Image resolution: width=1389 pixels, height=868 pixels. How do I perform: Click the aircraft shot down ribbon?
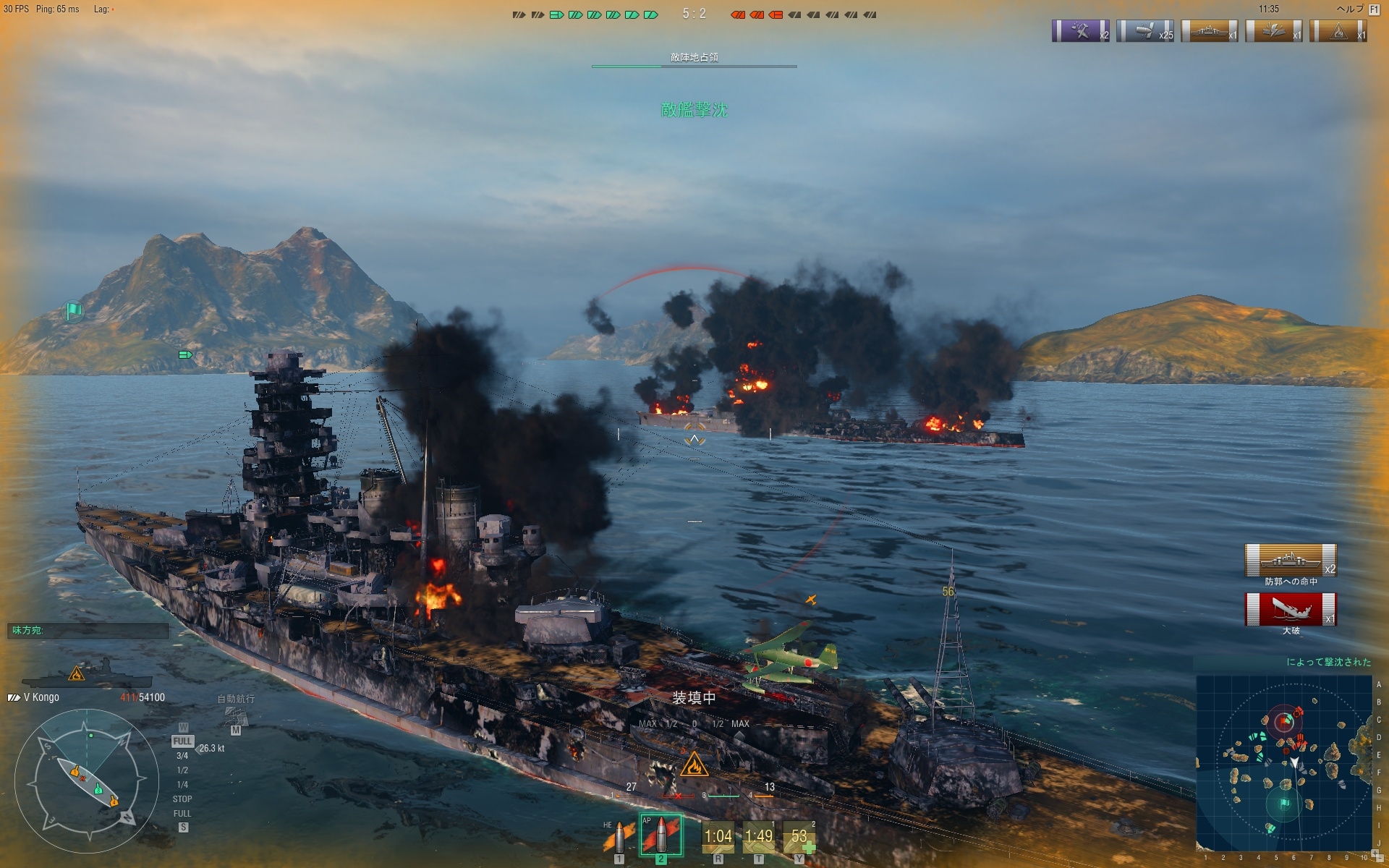(1080, 31)
